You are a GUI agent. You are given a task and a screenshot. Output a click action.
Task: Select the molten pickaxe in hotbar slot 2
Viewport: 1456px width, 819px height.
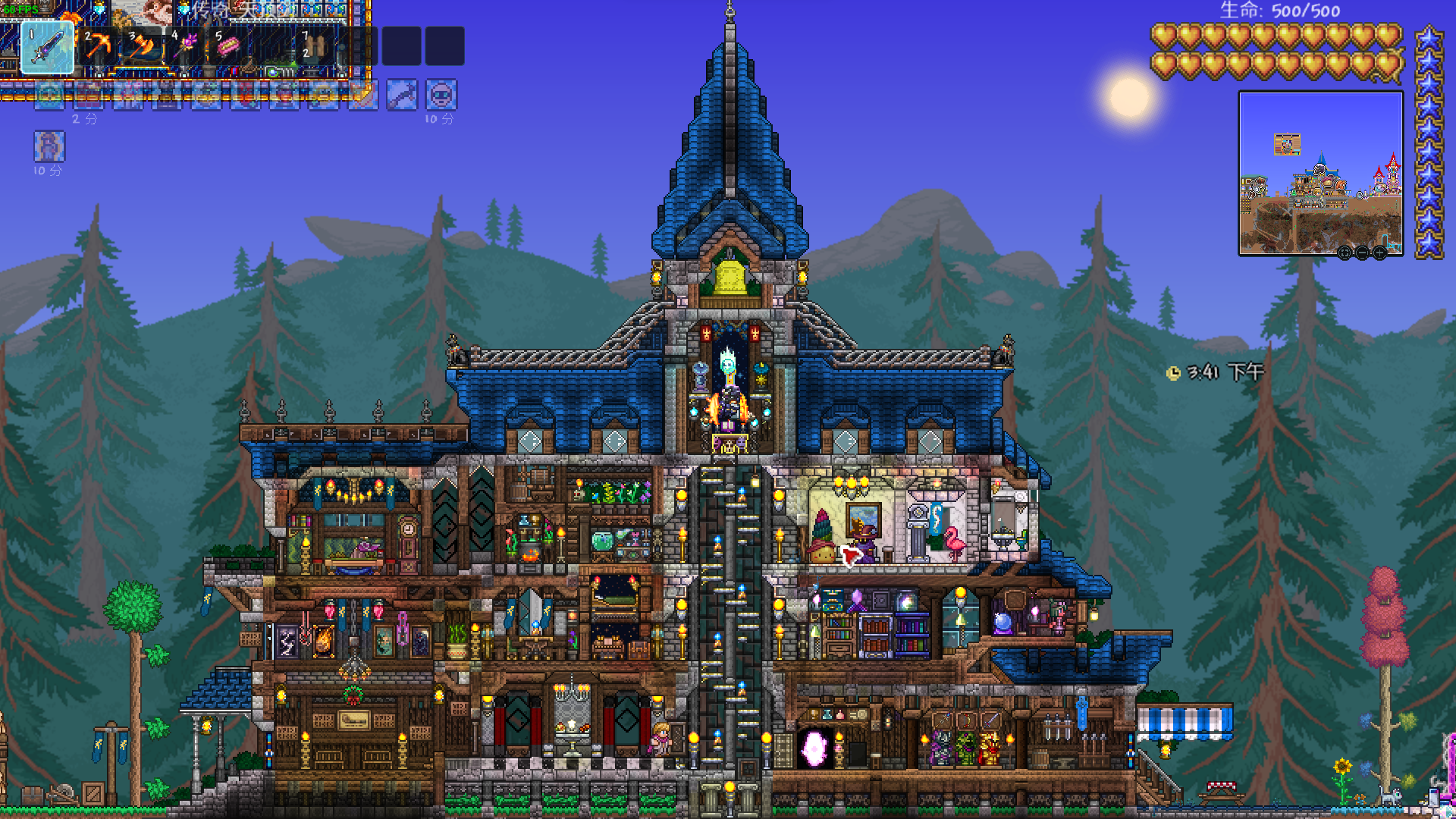click(98, 47)
